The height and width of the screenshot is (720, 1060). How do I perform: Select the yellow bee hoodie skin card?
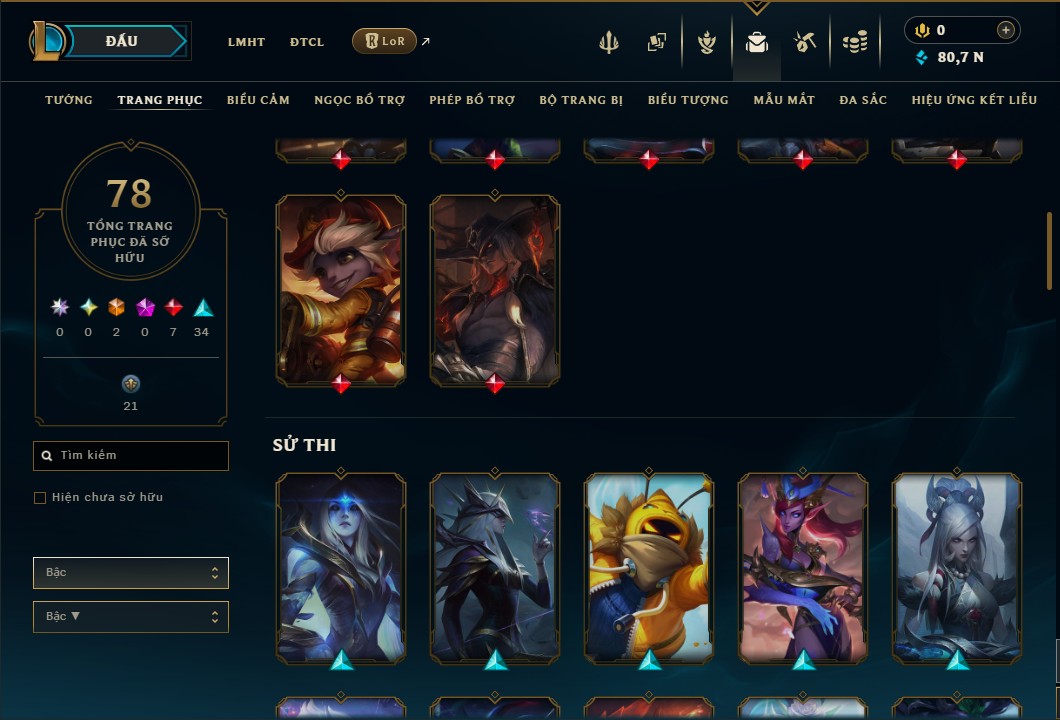pos(649,567)
